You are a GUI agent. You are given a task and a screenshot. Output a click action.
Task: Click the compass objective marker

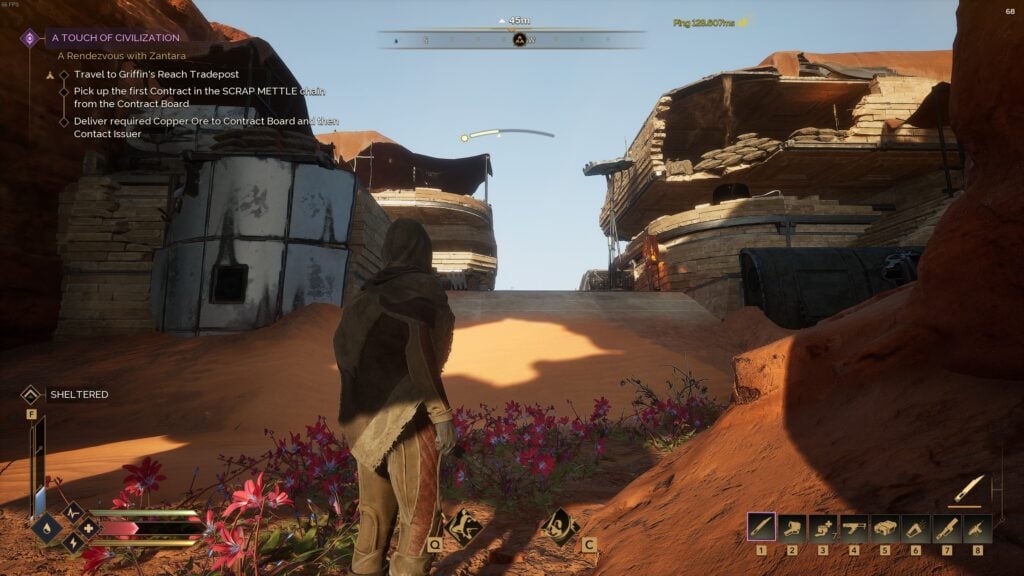point(519,40)
